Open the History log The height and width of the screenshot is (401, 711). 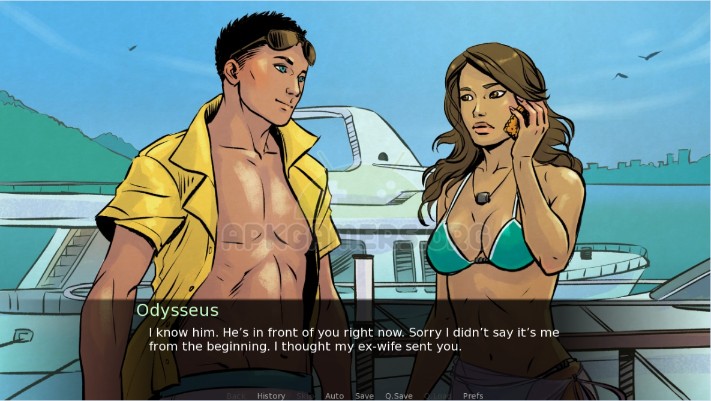click(x=271, y=396)
